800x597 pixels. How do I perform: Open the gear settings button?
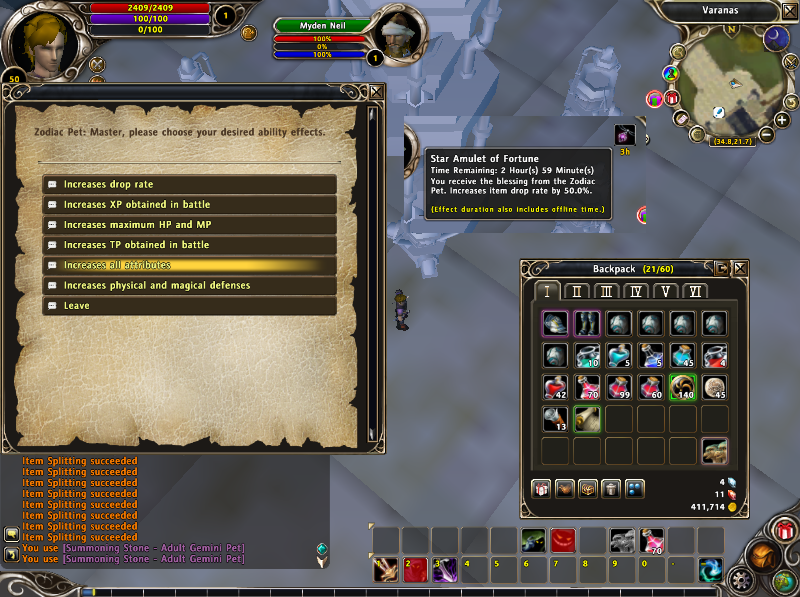coord(742,578)
